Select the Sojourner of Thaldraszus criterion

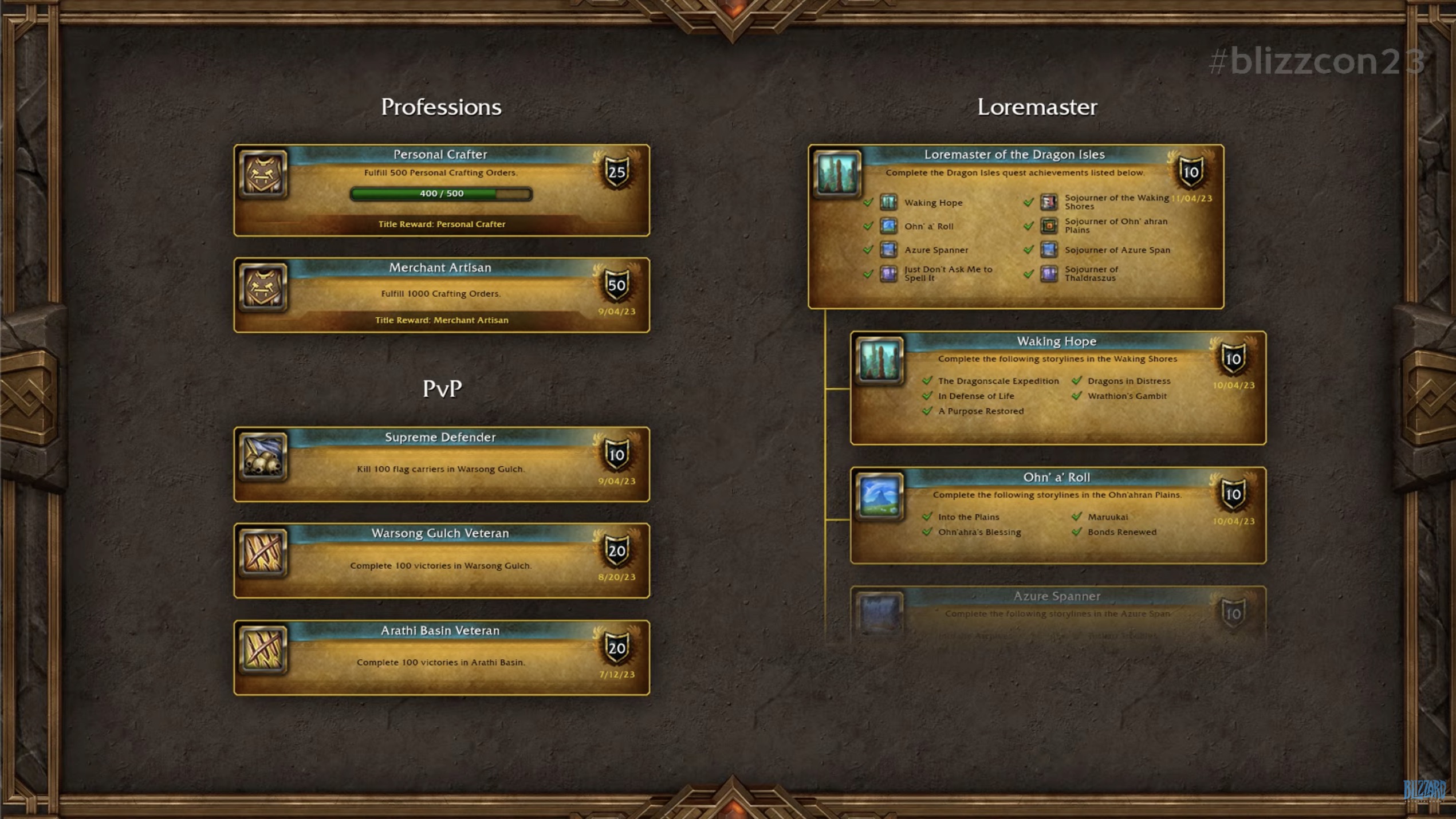1091,274
